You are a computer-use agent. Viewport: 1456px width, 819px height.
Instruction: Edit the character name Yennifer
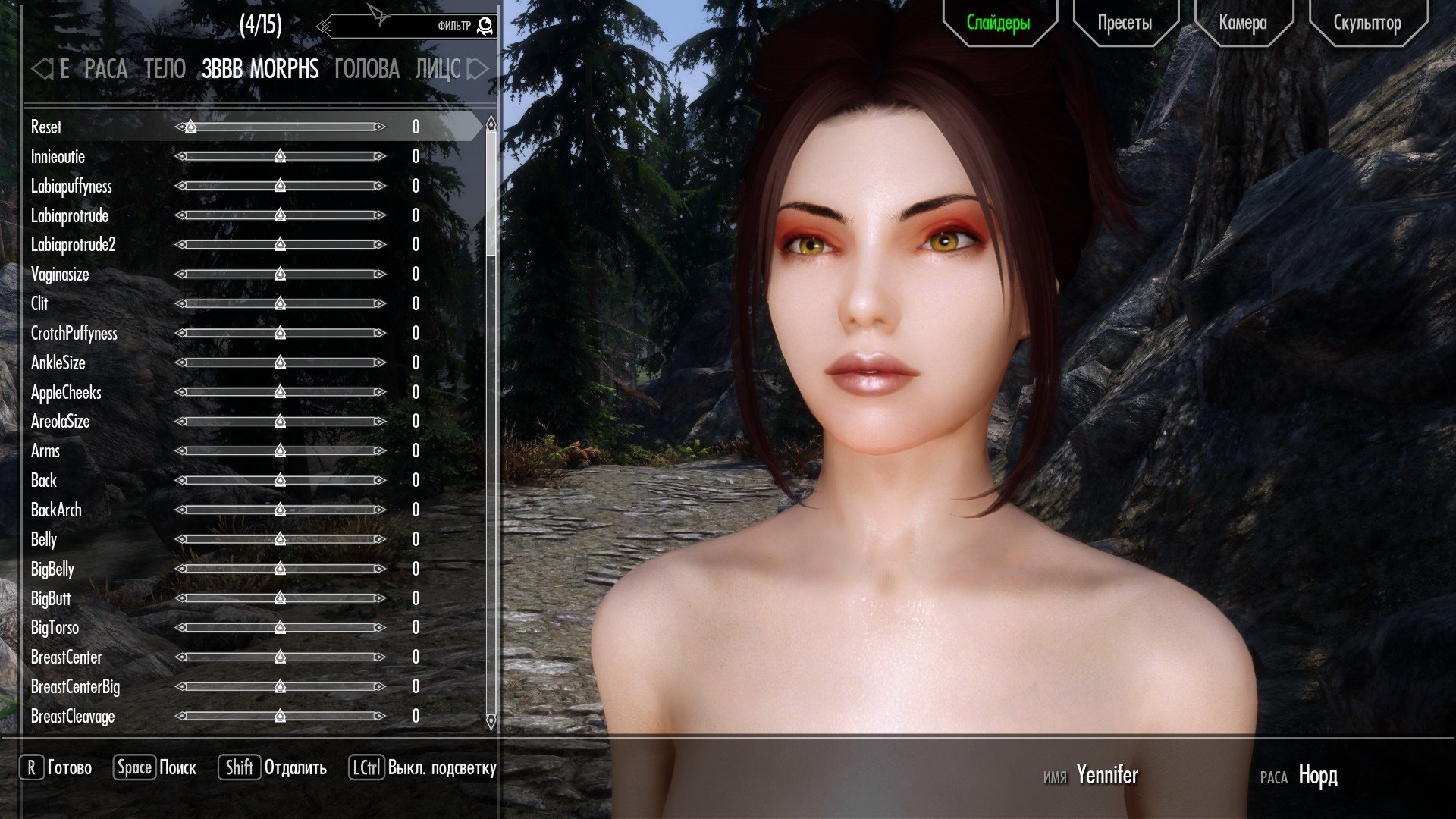(x=1106, y=776)
